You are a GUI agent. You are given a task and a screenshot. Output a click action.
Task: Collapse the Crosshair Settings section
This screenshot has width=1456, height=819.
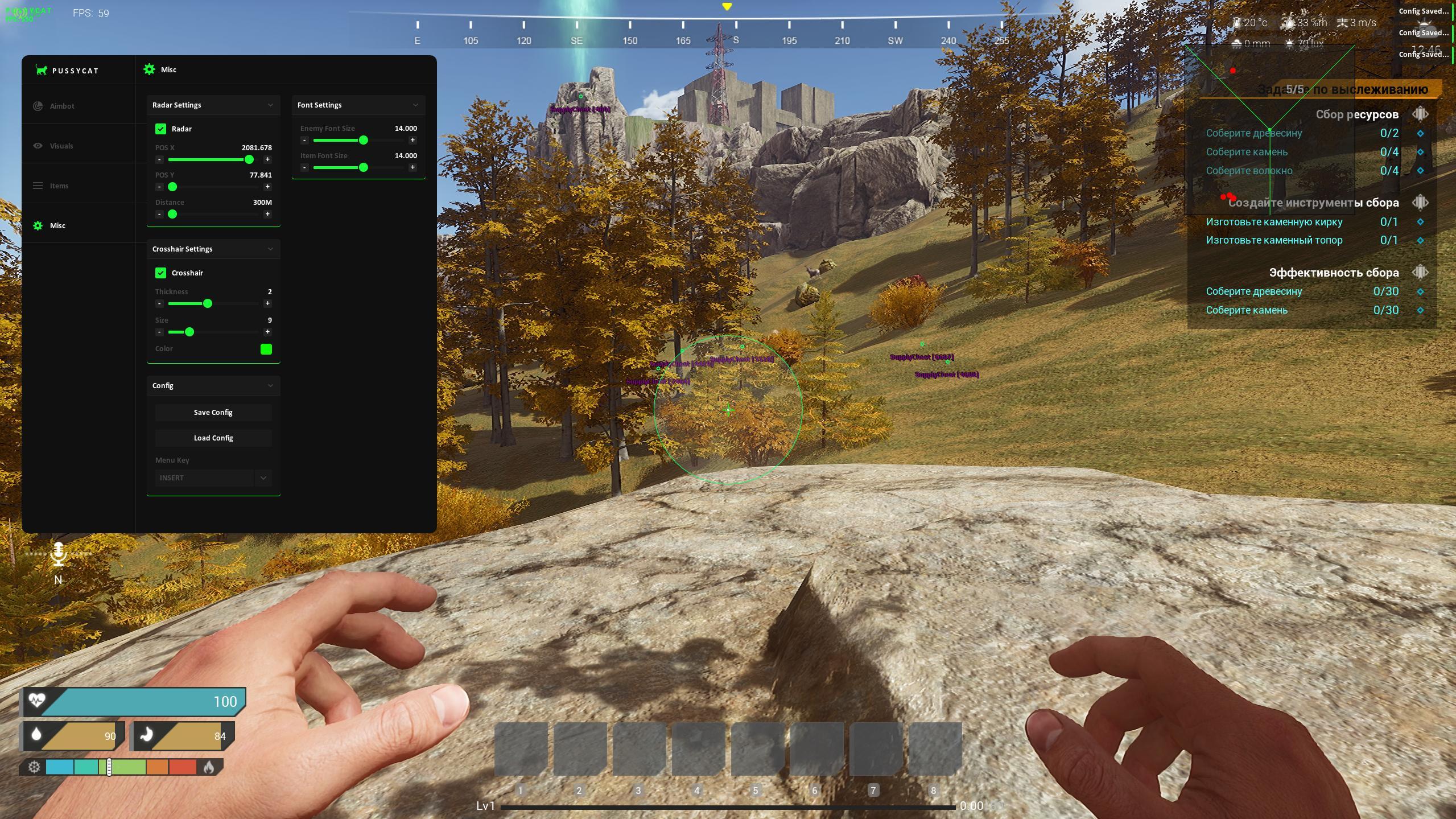tap(270, 249)
